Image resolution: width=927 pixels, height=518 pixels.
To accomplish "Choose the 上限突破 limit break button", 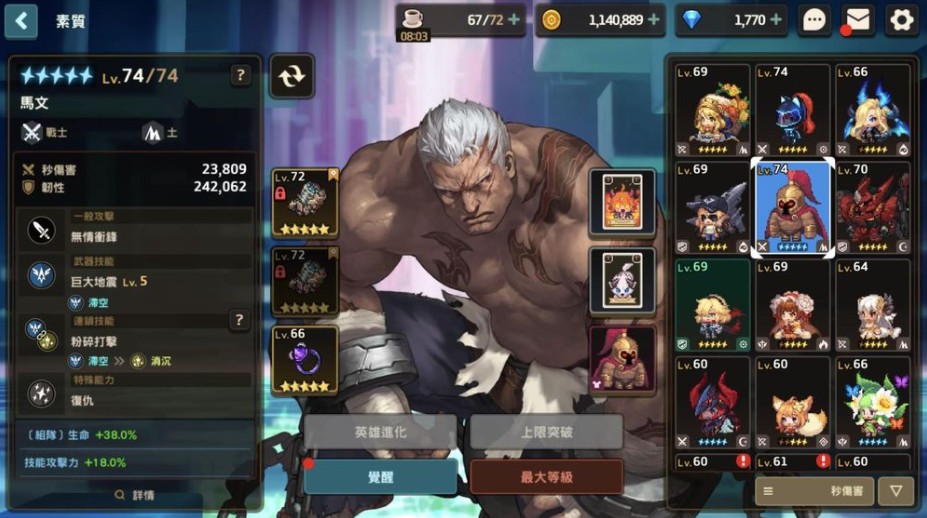I will (x=546, y=432).
